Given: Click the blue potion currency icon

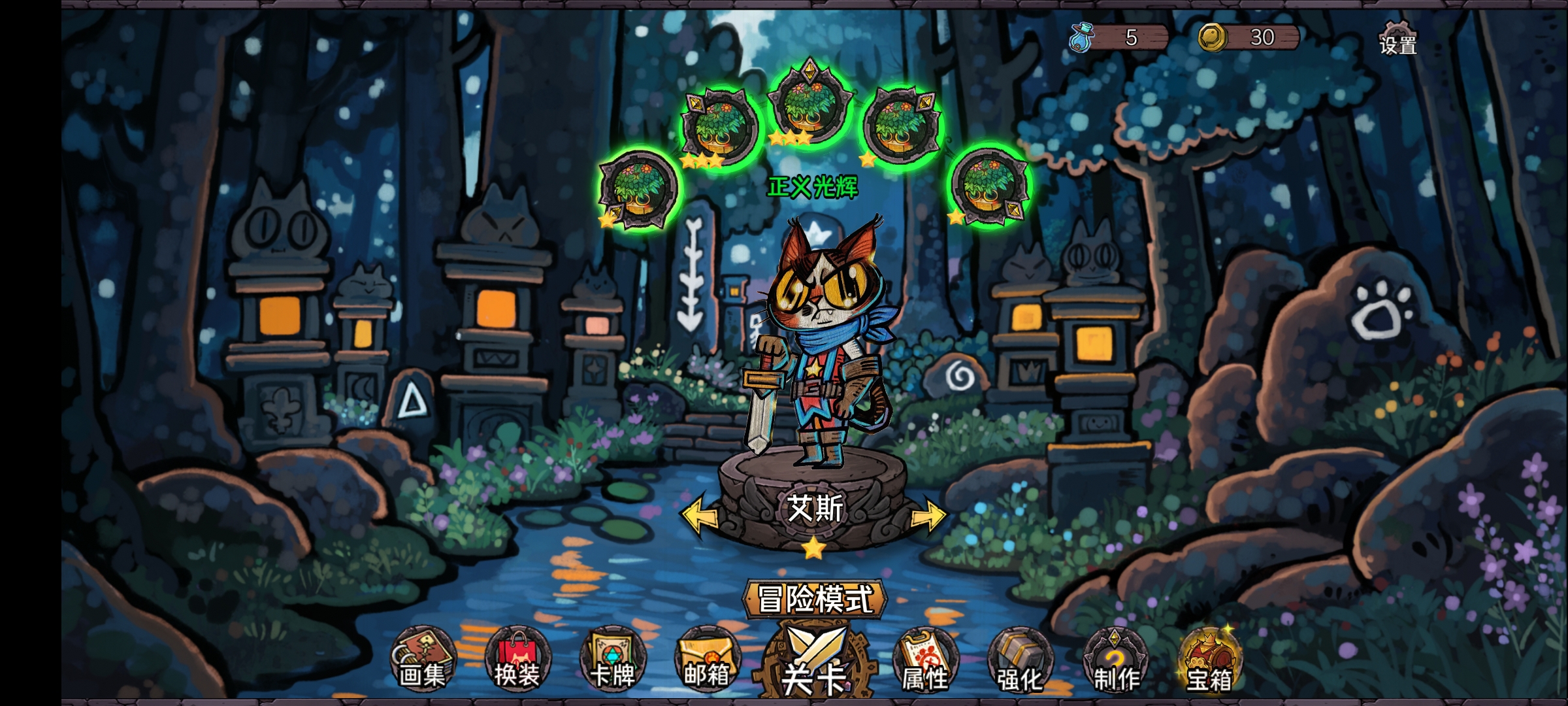Looking at the screenshot, I should pyautogui.click(x=1081, y=37).
